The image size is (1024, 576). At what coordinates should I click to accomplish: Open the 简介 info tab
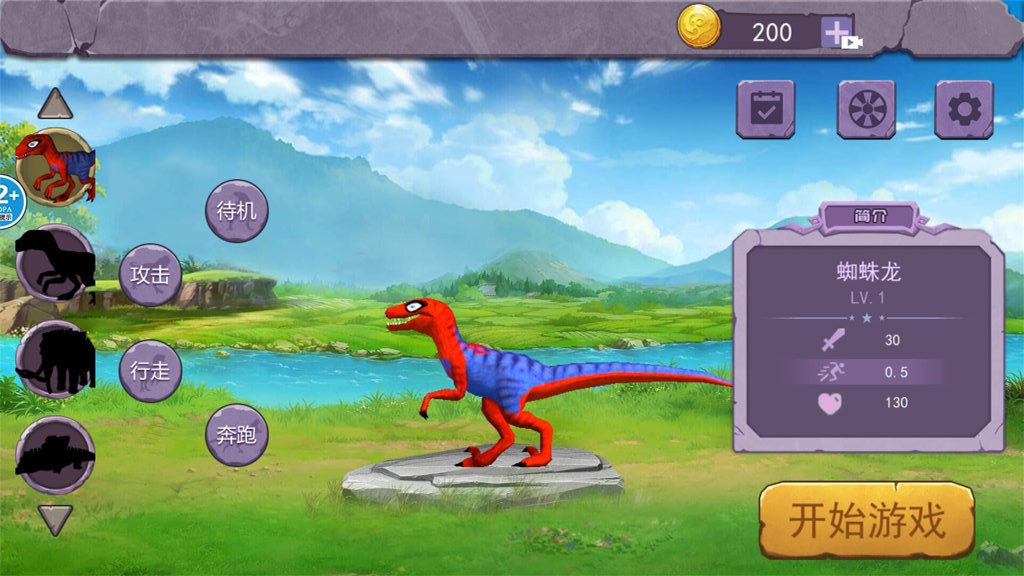point(867,215)
